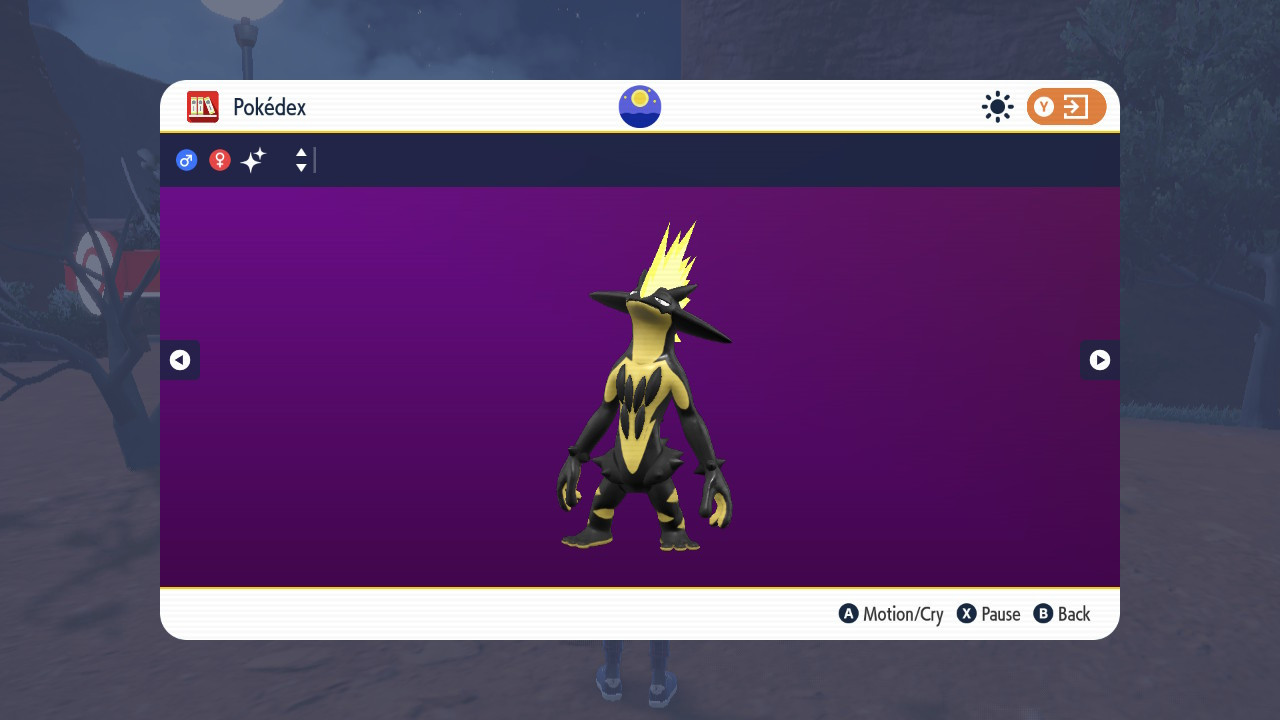Click the sparkle icon to show shiny form

coord(252,159)
